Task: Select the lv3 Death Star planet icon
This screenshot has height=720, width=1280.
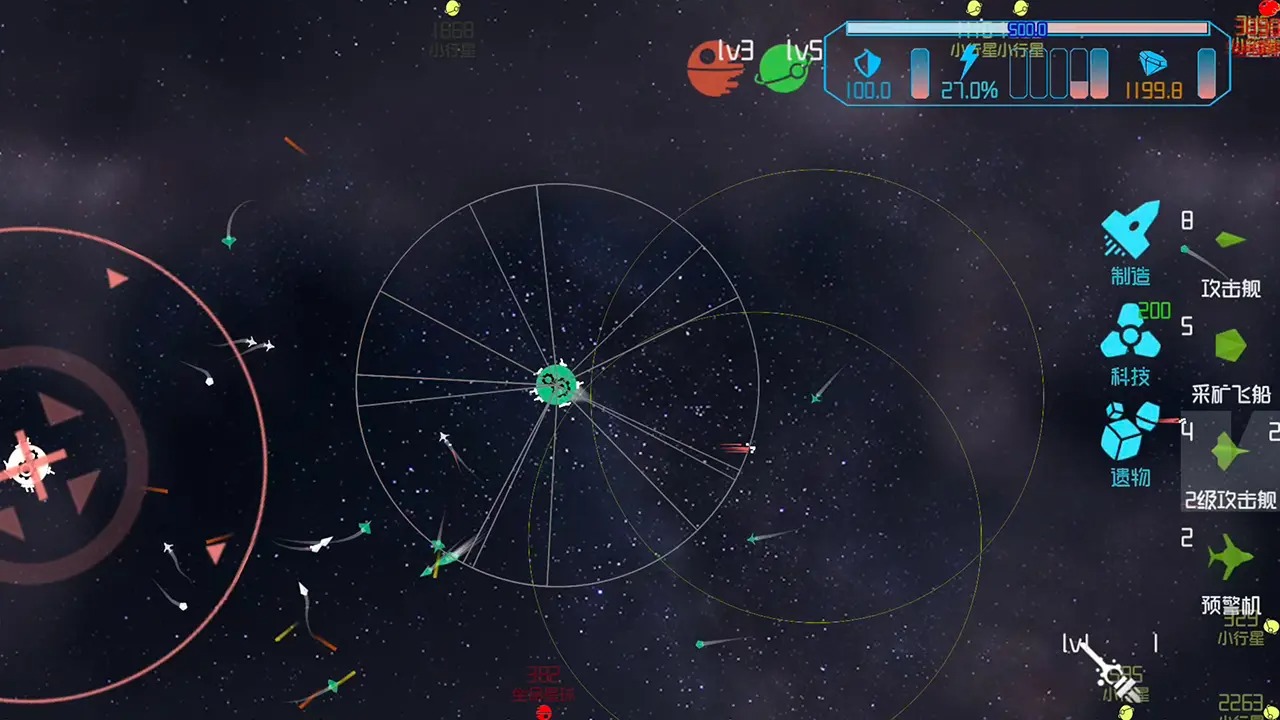Action: (715, 72)
